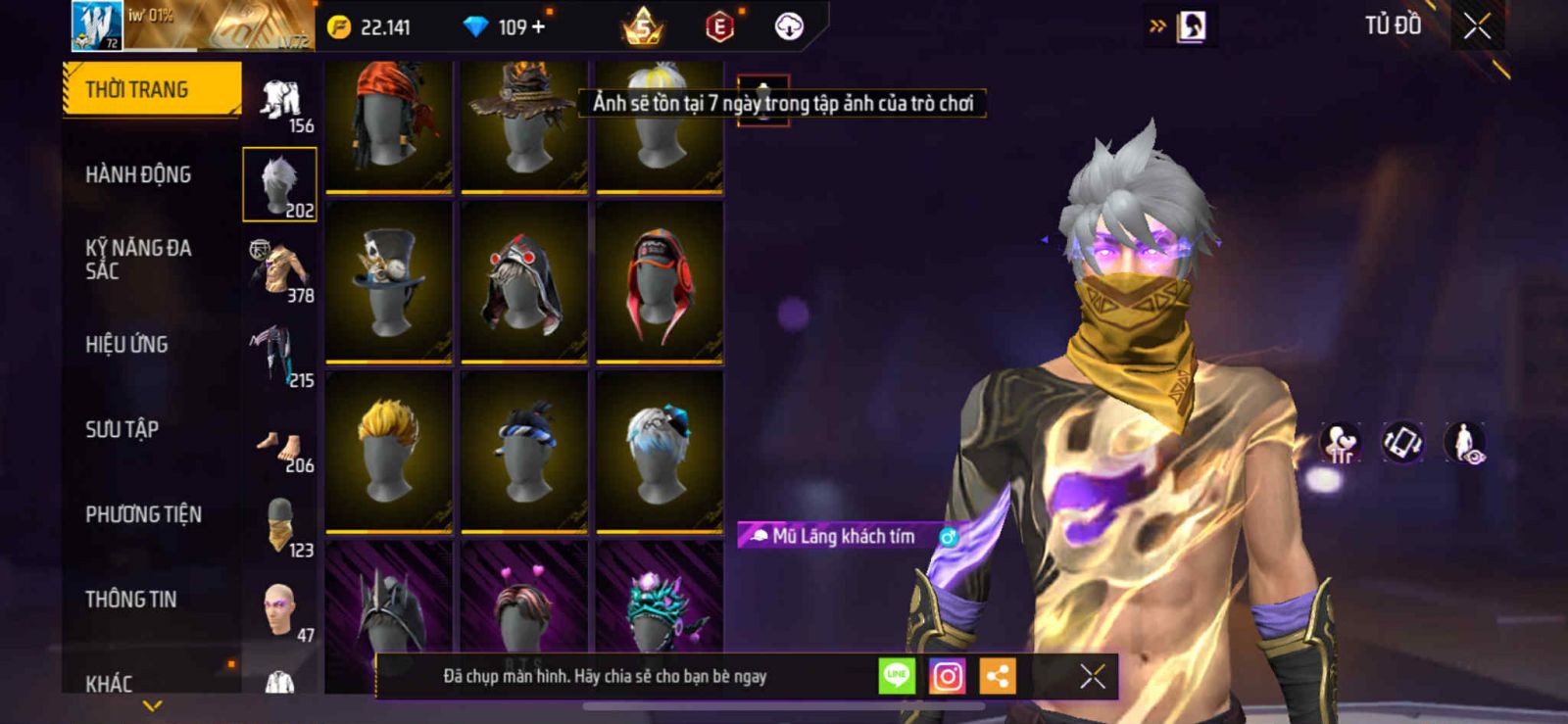Select the yellow spiky hair item
1568x724 pixels.
[x=389, y=451]
